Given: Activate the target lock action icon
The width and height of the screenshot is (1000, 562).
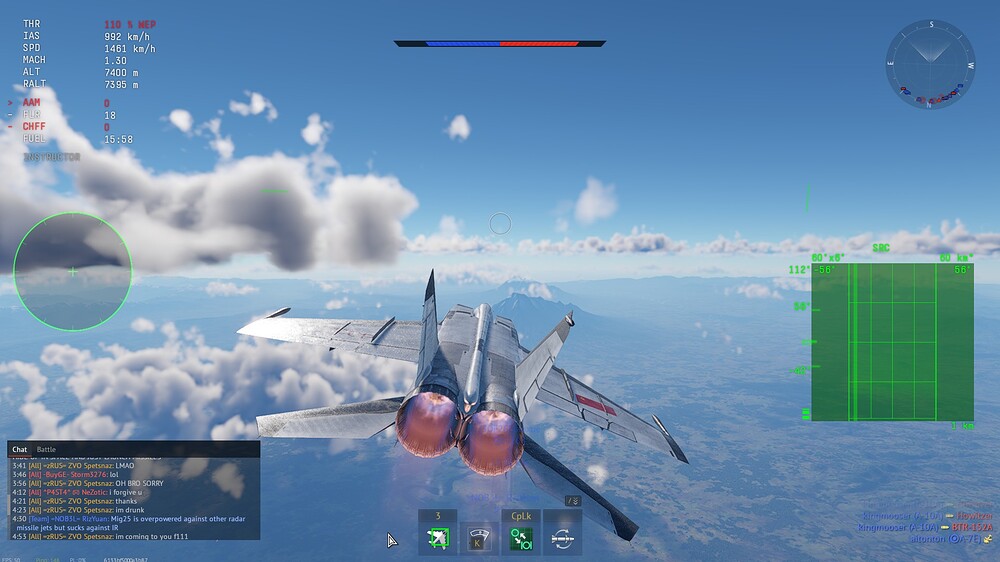Looking at the screenshot, I should coord(437,539).
